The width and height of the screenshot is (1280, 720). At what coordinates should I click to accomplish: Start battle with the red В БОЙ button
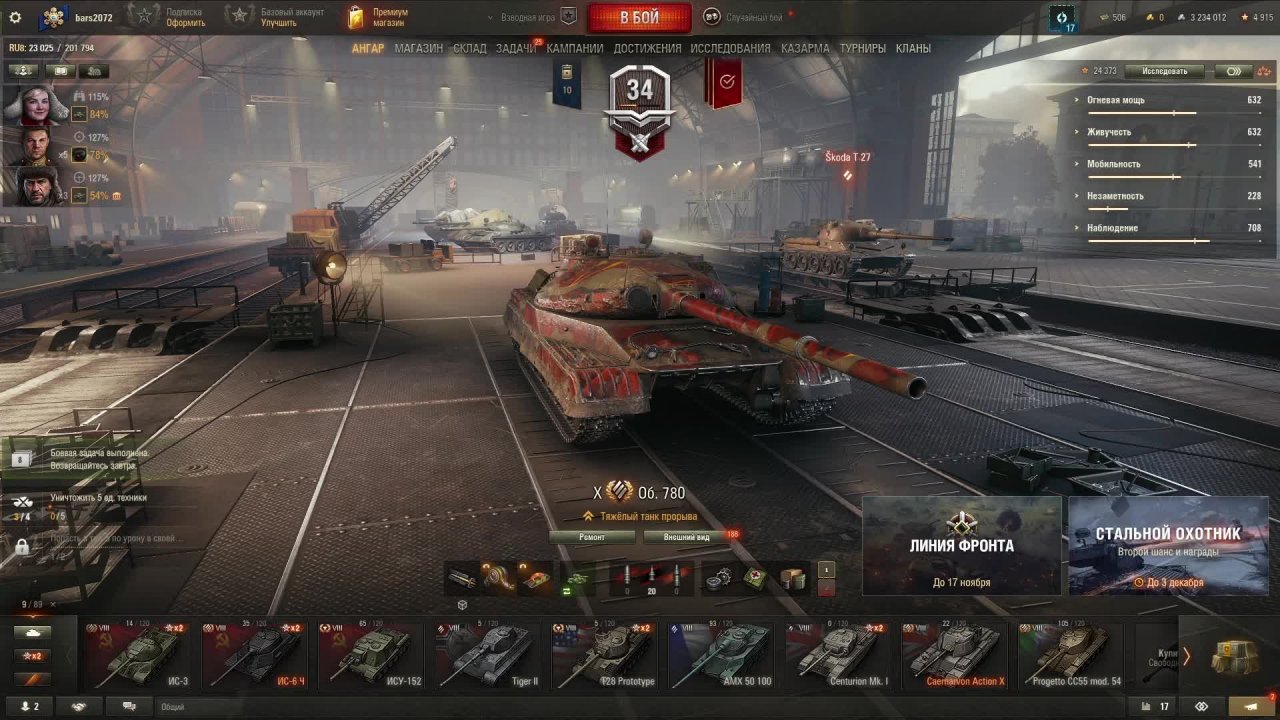639,17
